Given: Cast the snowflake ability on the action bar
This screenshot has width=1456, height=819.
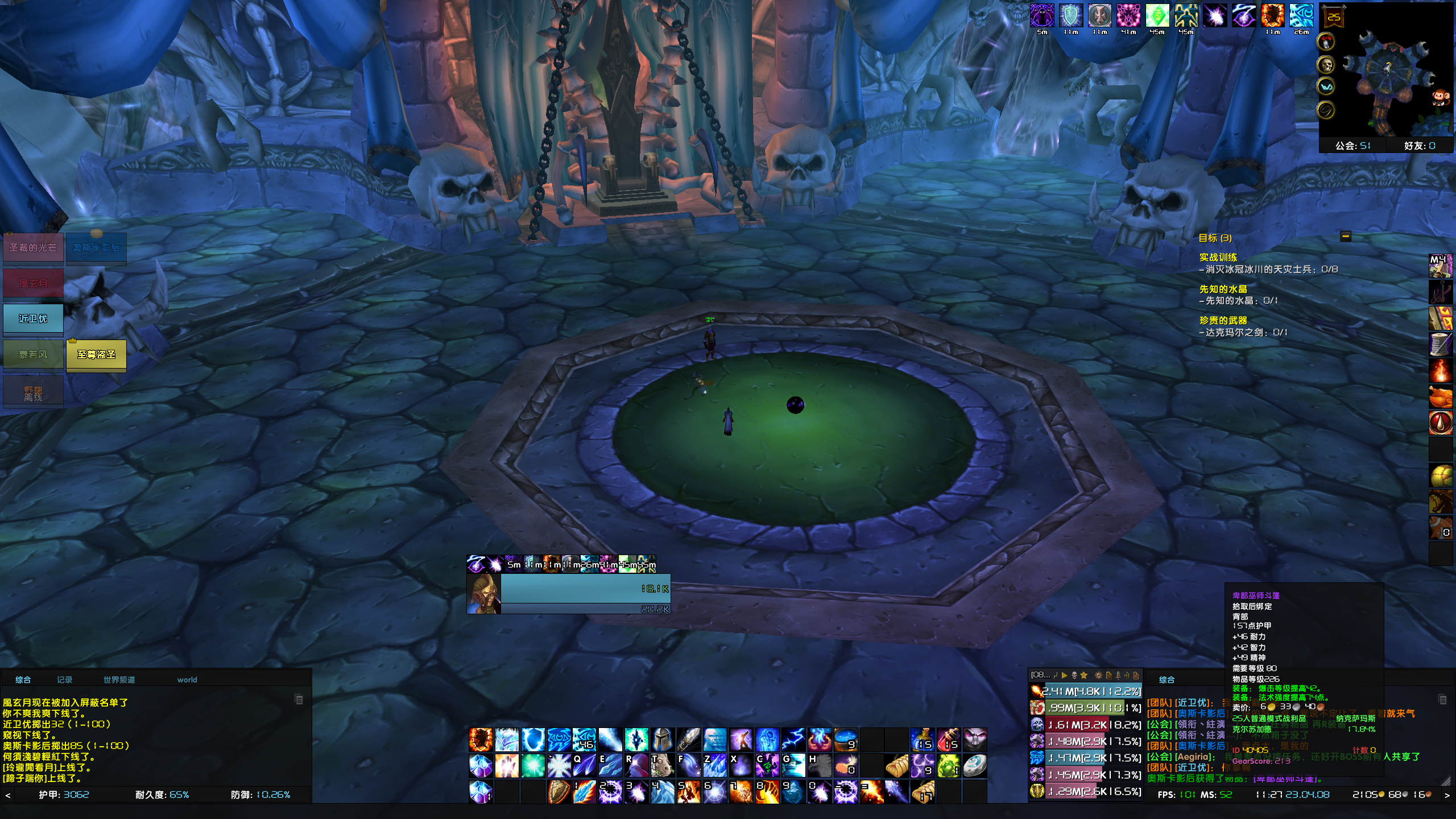Looking at the screenshot, I should tap(559, 766).
